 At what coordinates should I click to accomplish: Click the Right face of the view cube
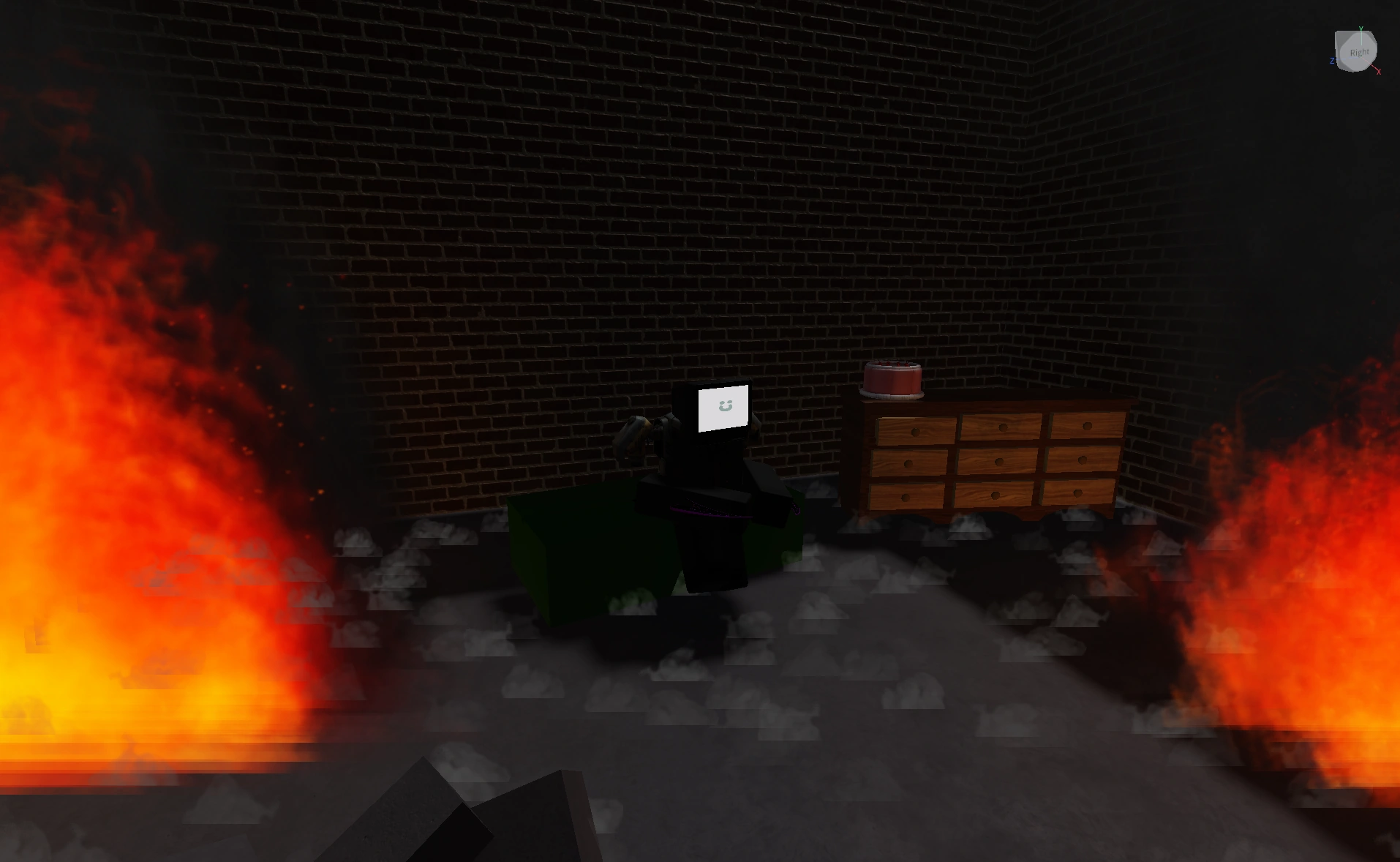pyautogui.click(x=1361, y=51)
